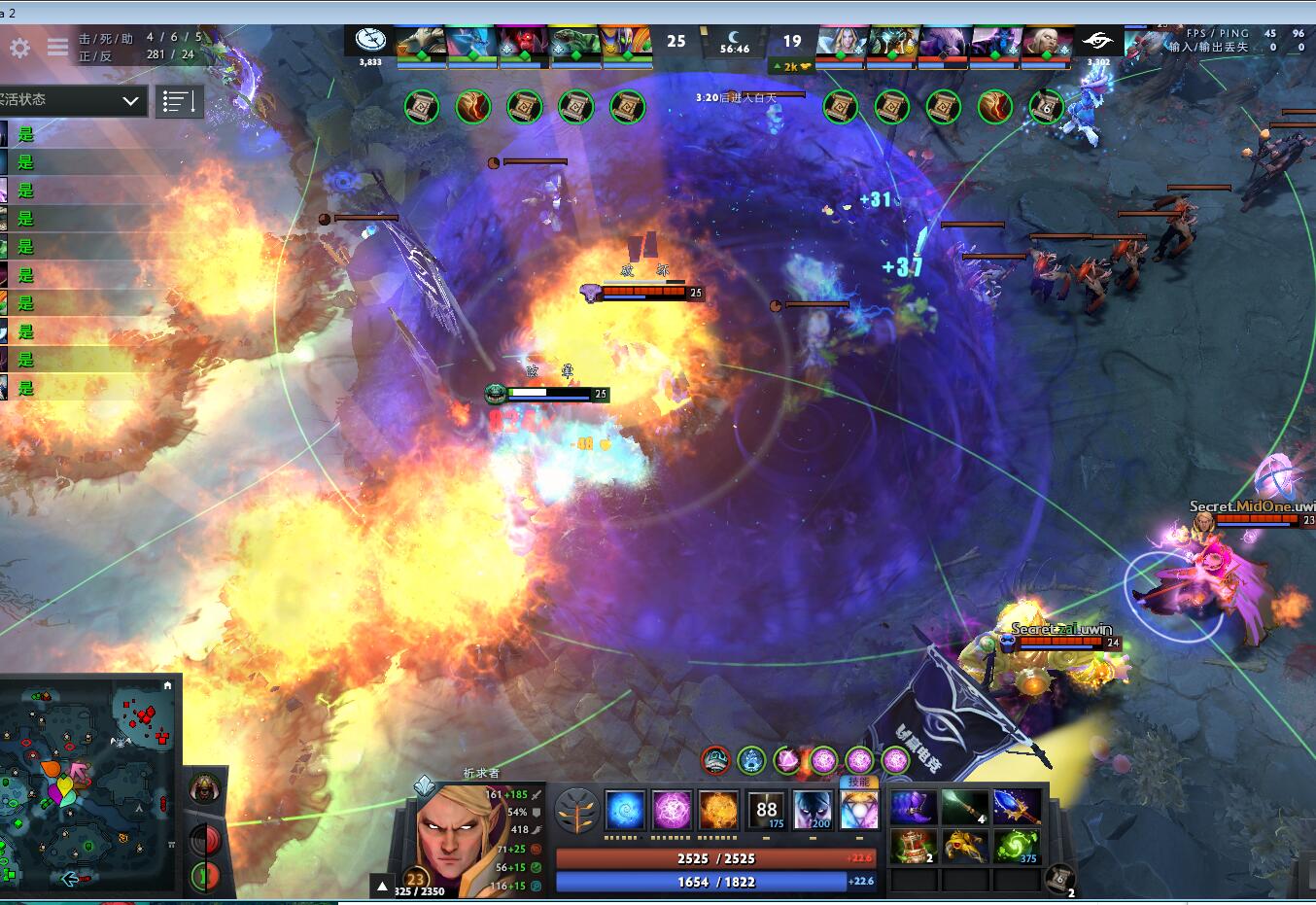Viewport: 1316px width, 905px height.
Task: Open the 复活状态 dropdown
Action: [73, 101]
